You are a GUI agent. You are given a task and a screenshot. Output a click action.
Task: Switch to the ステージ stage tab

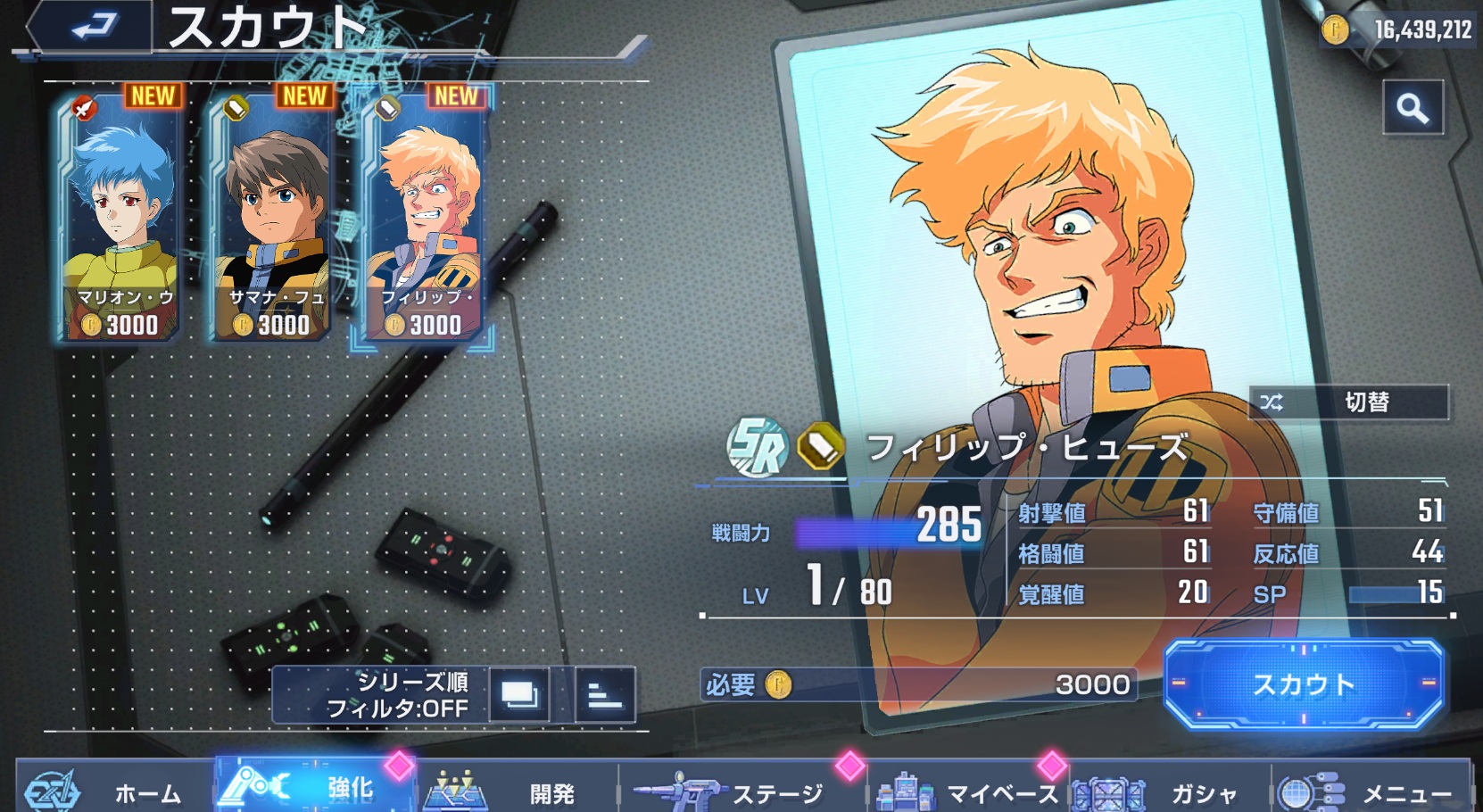coord(741,790)
